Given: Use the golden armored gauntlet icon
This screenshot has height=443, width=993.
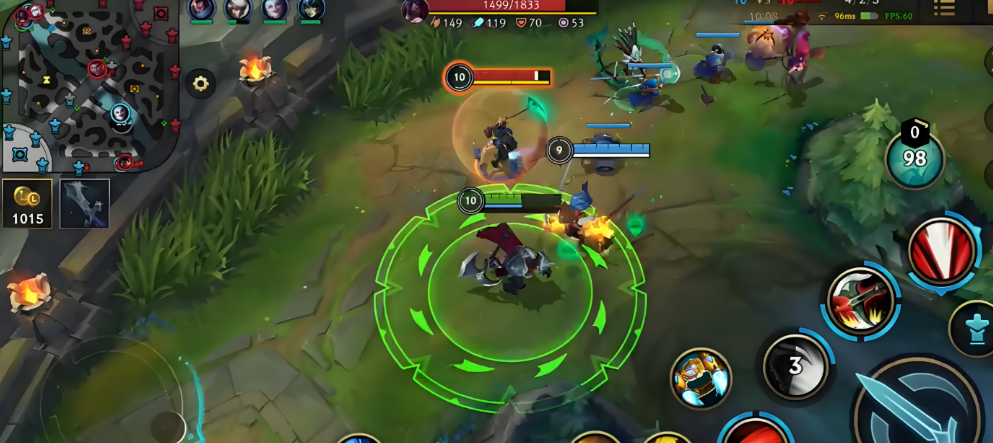Looking at the screenshot, I should pos(700,379).
